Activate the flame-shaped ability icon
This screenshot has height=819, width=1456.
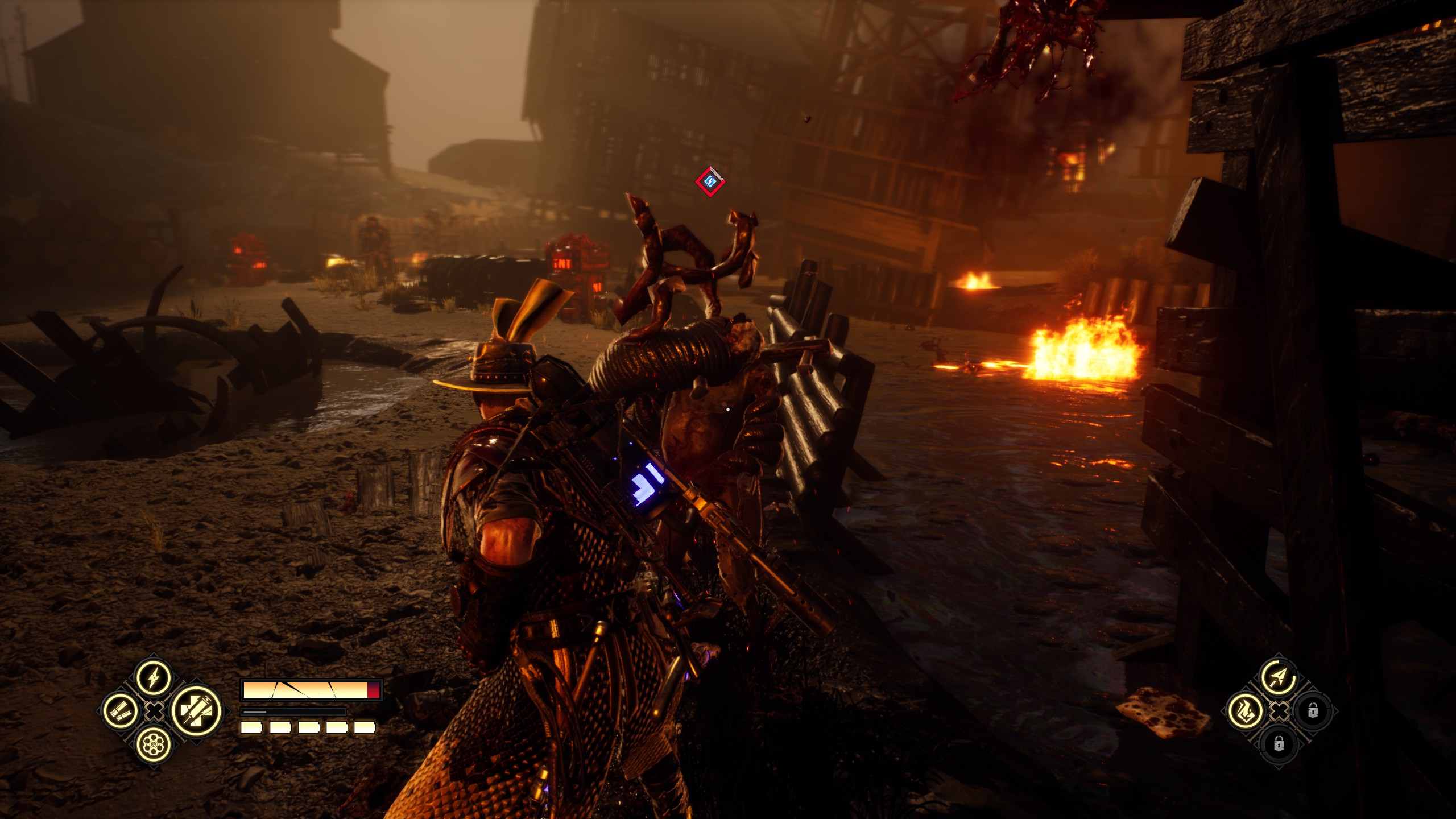click(x=1246, y=711)
